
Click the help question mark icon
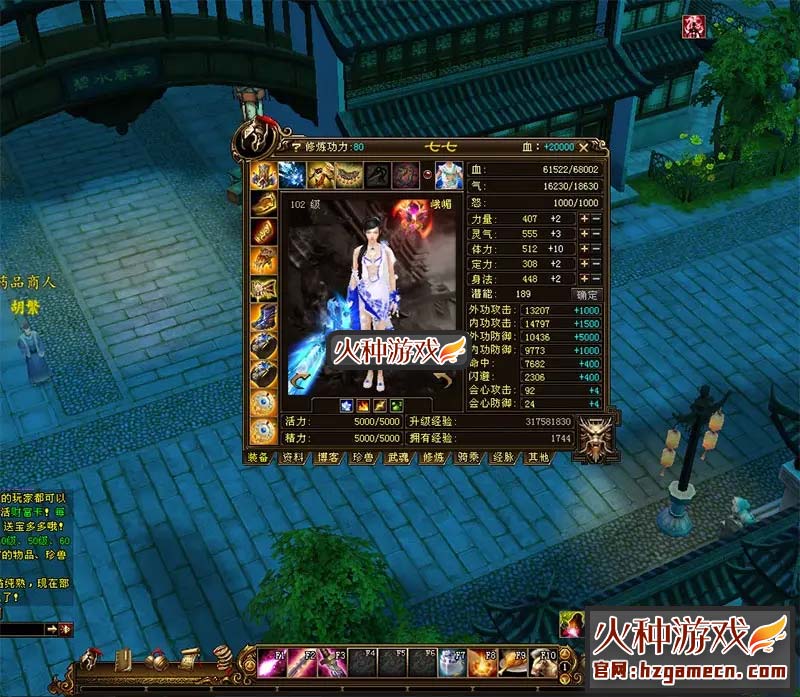click(x=267, y=147)
